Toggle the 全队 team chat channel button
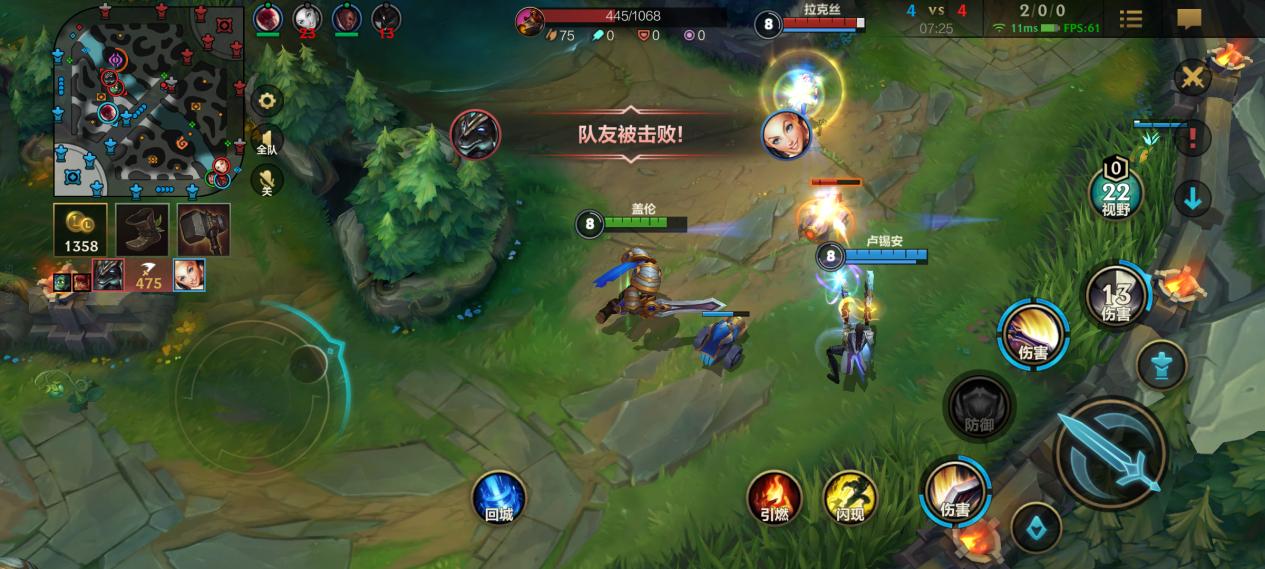 click(267, 141)
